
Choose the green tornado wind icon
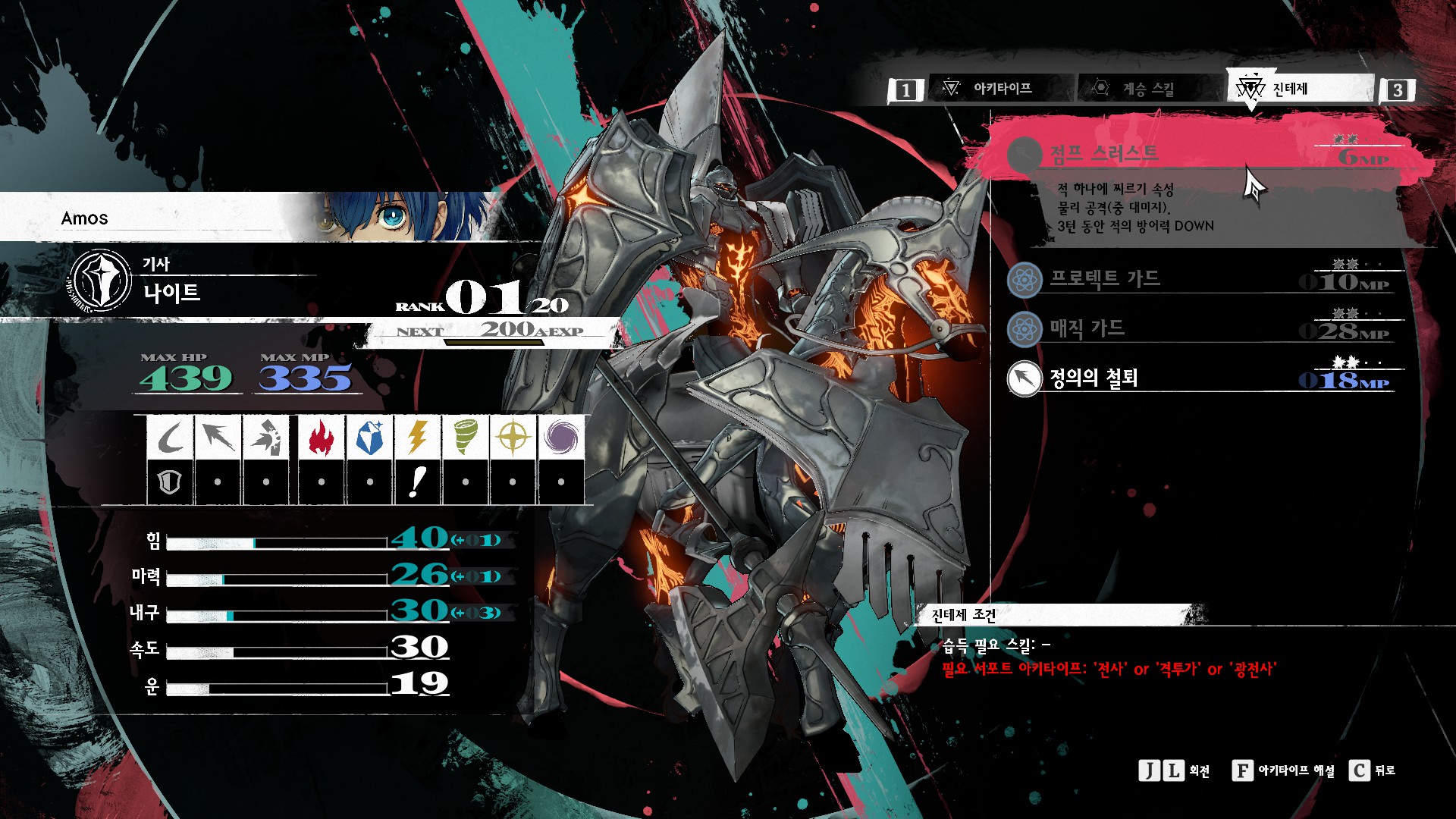(x=465, y=438)
